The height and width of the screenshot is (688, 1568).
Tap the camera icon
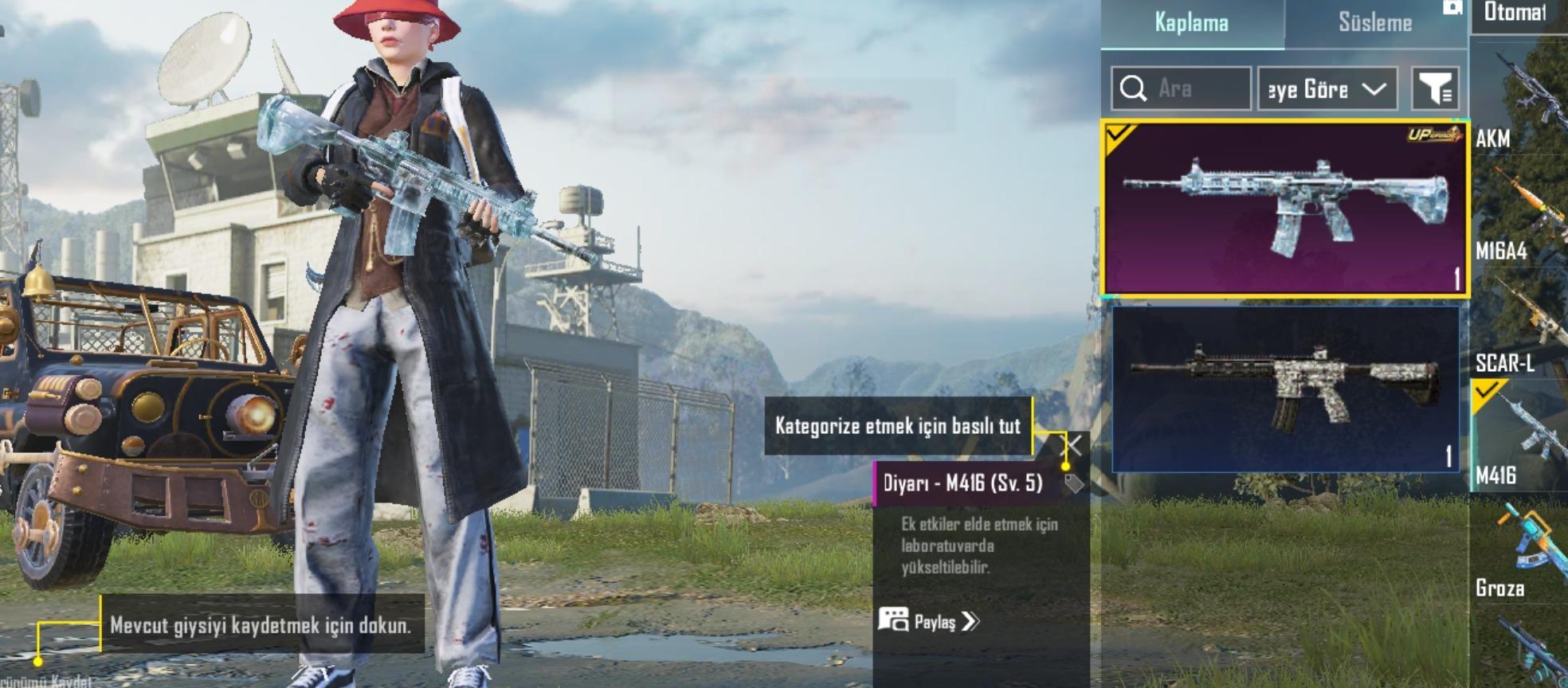click(1452, 7)
